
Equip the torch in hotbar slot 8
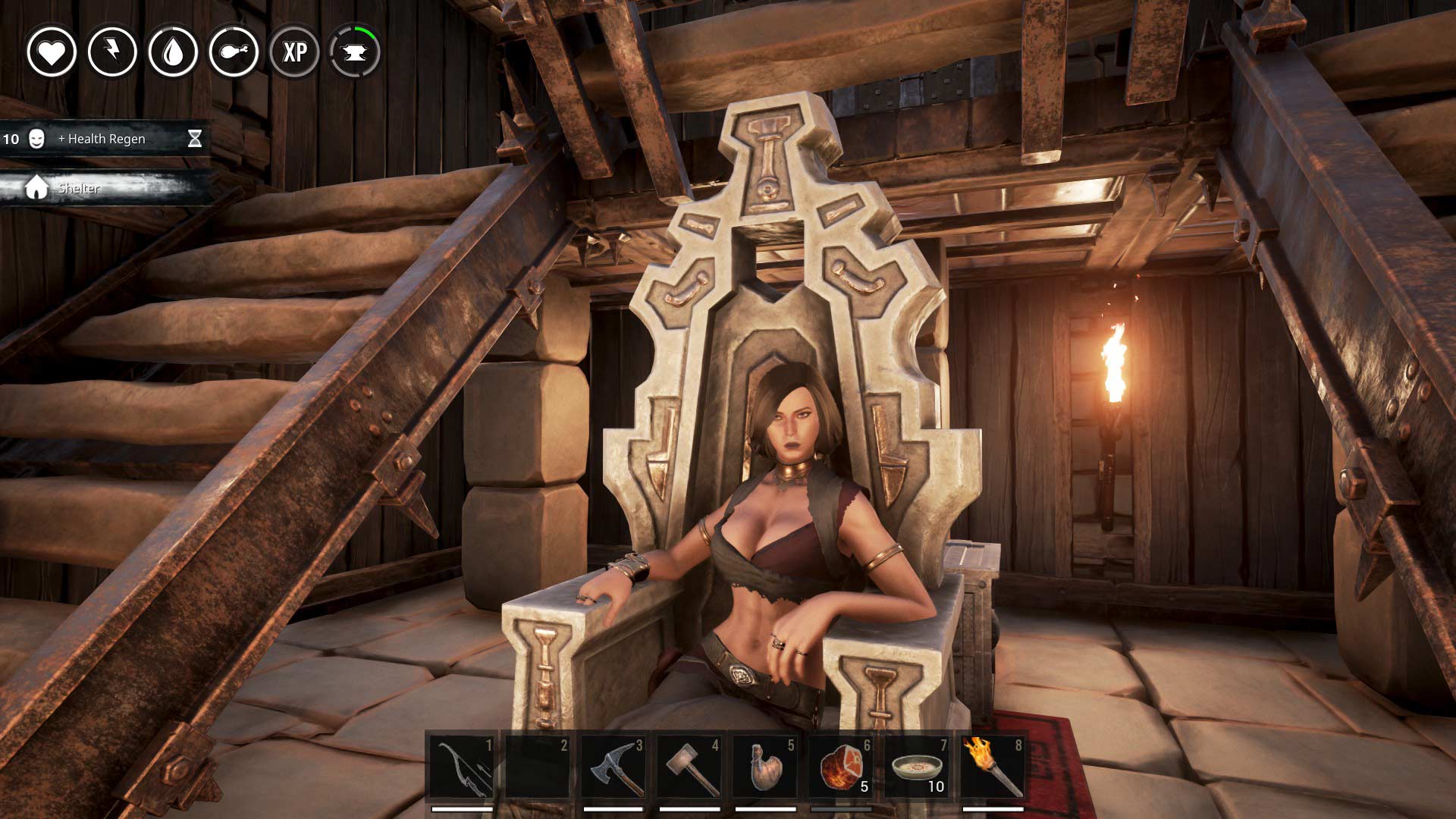(993, 767)
